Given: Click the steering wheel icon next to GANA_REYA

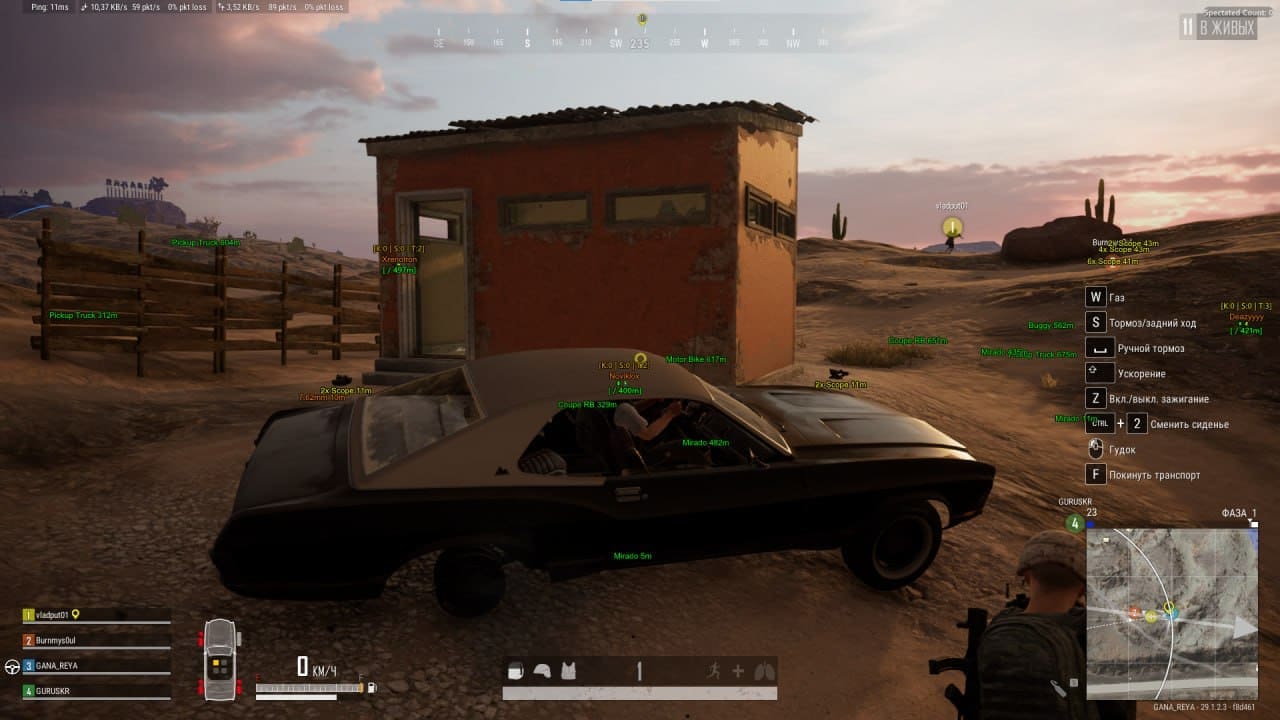Looking at the screenshot, I should point(12,667).
